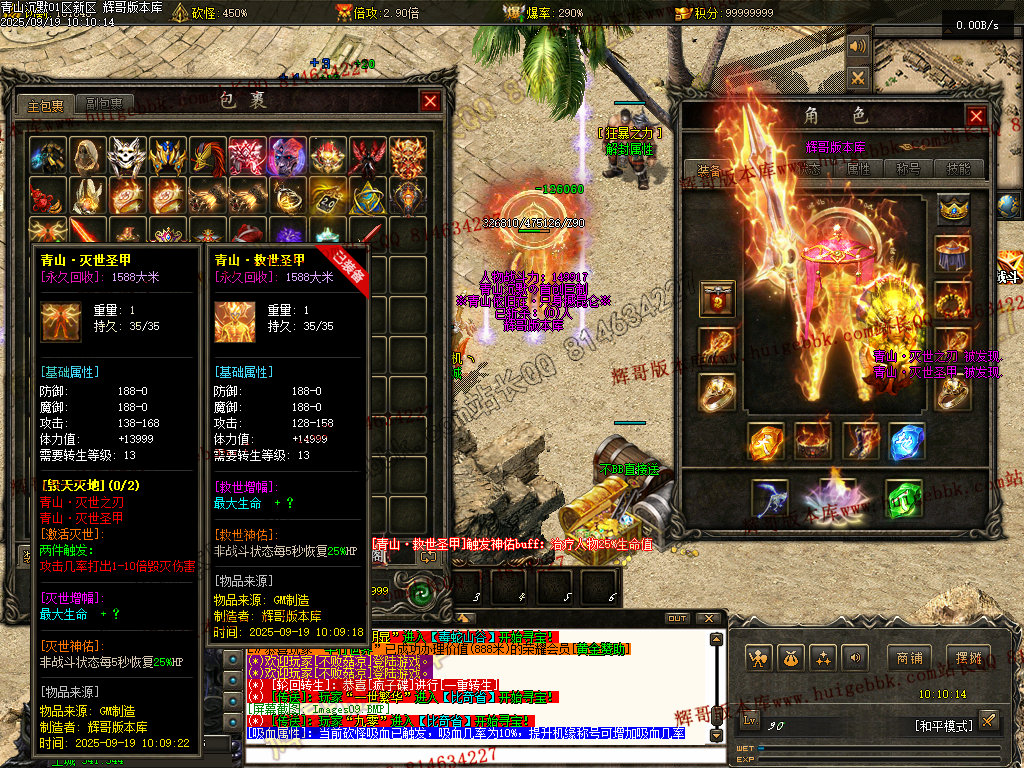Switch to the 称号 titles tab
Viewport: 1024px width, 768px height.
[x=909, y=169]
